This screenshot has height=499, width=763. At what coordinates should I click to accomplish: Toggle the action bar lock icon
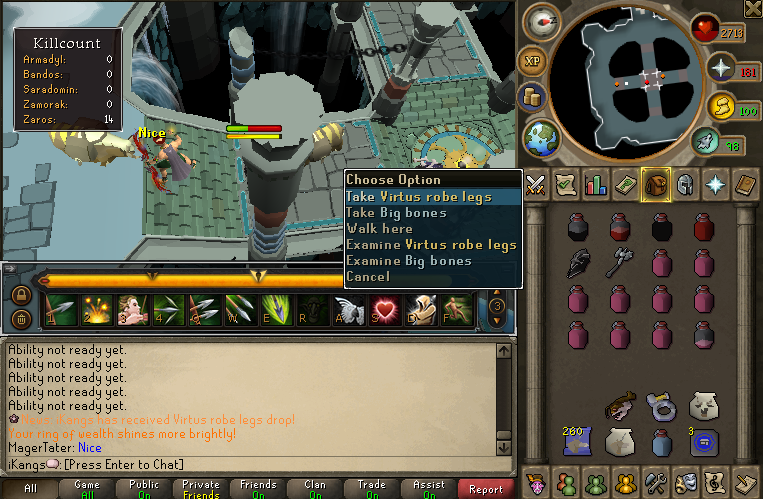(20, 296)
